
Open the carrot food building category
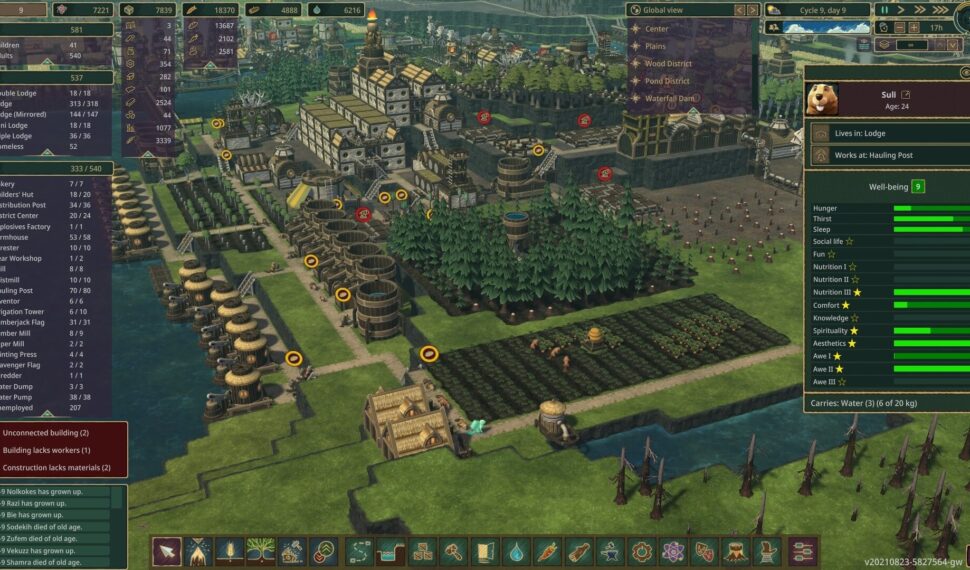(547, 551)
